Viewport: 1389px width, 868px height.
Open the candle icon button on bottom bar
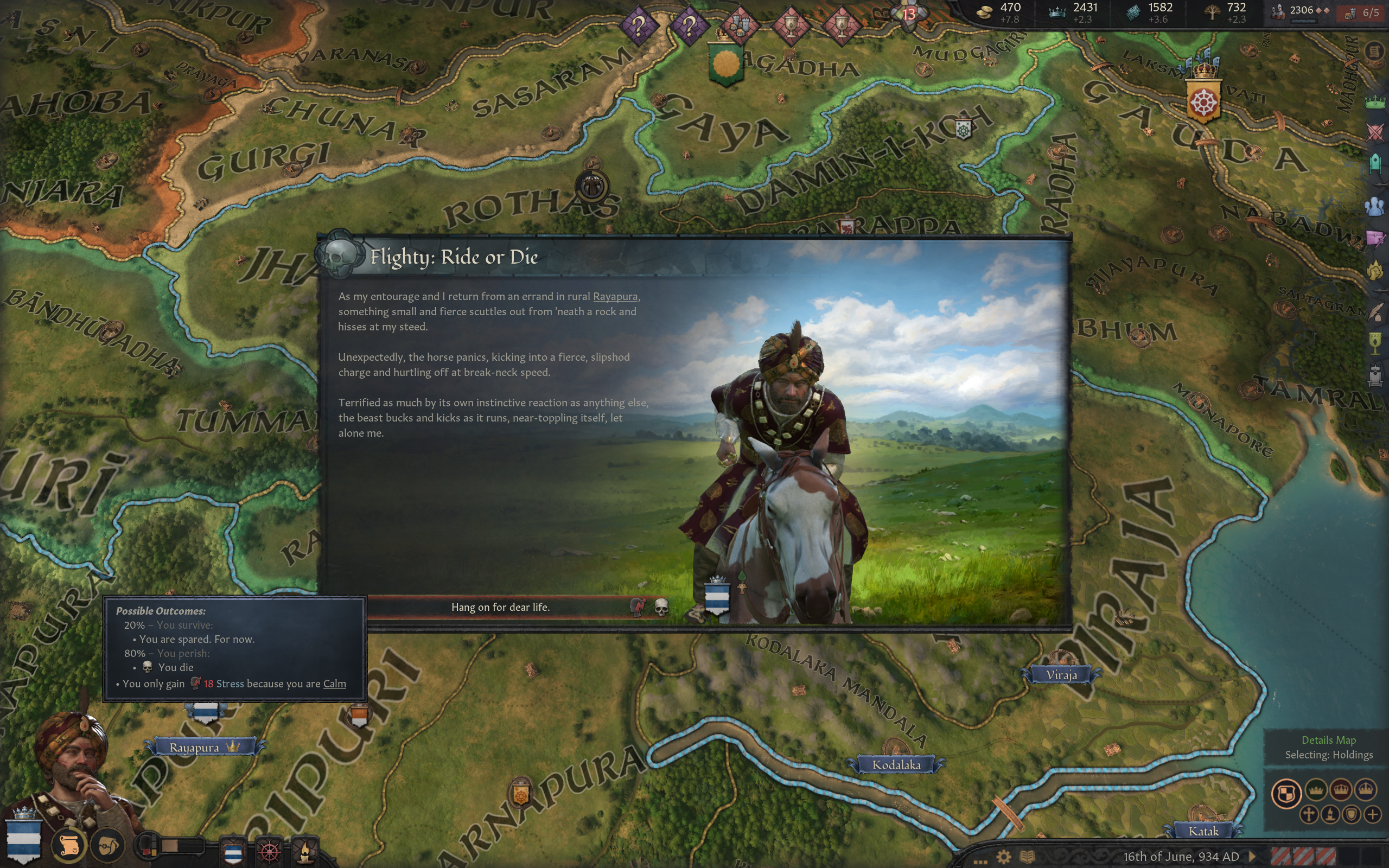[305, 852]
